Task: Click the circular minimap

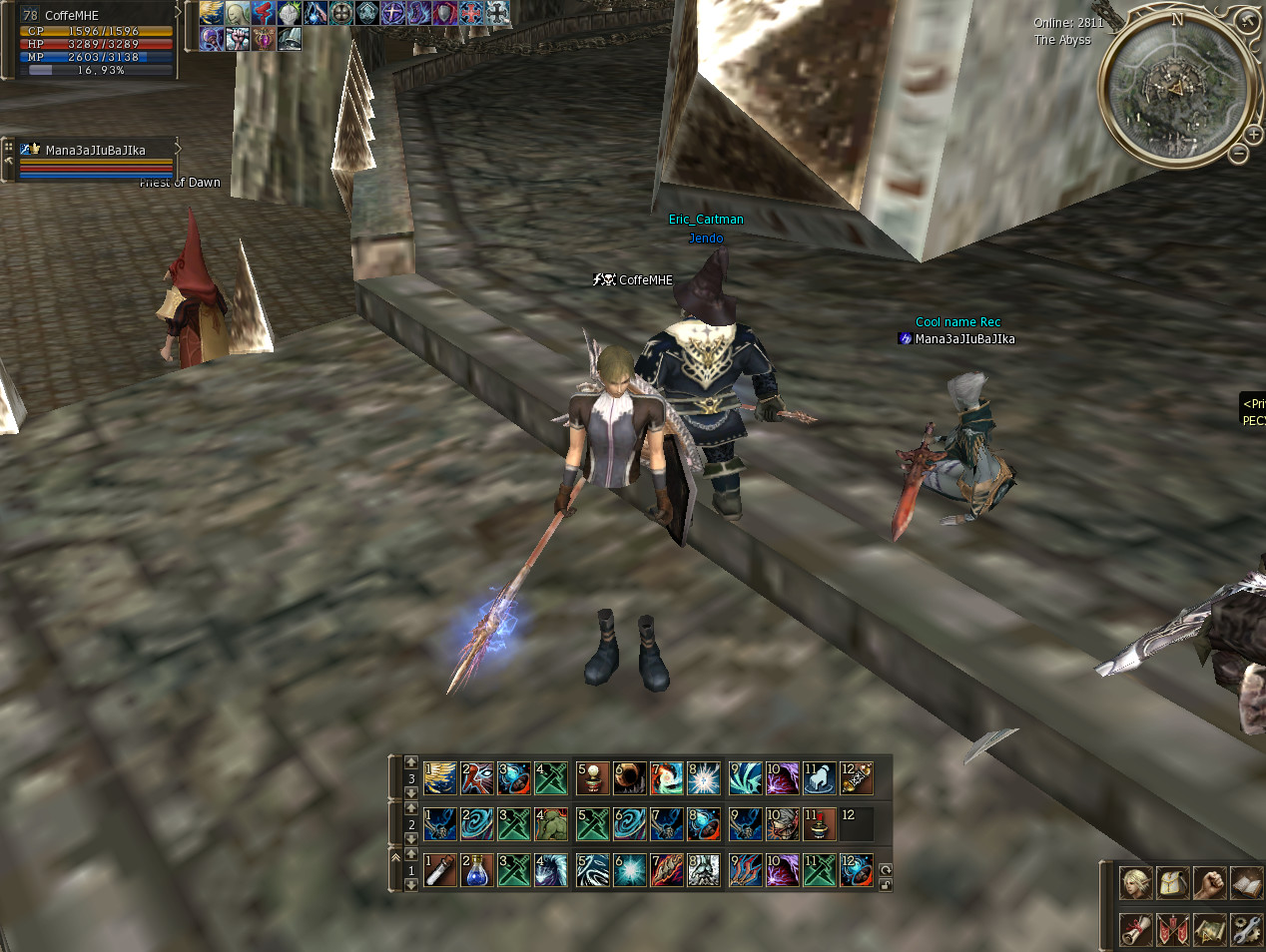Action: pos(1175,89)
